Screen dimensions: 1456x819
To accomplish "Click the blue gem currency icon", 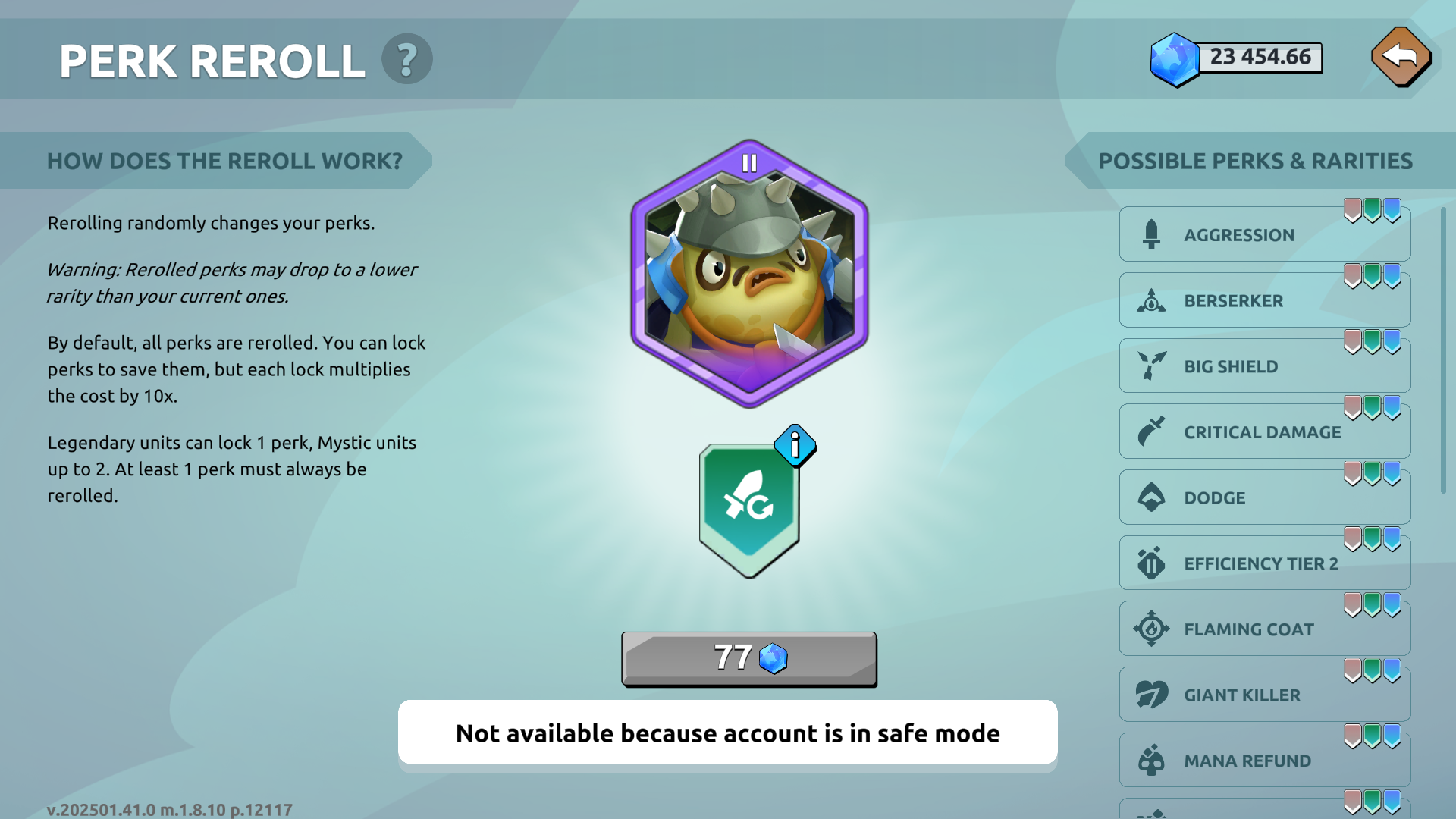I will pos(1174,59).
